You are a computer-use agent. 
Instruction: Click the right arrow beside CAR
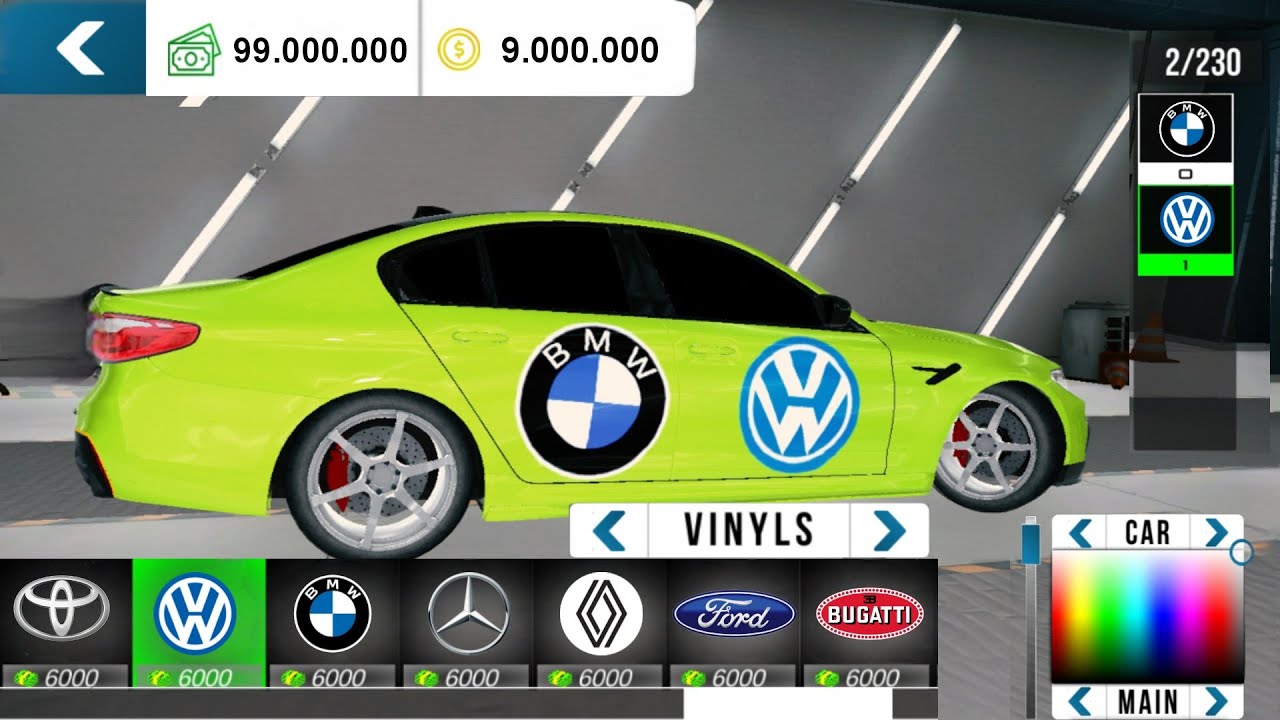(1215, 532)
